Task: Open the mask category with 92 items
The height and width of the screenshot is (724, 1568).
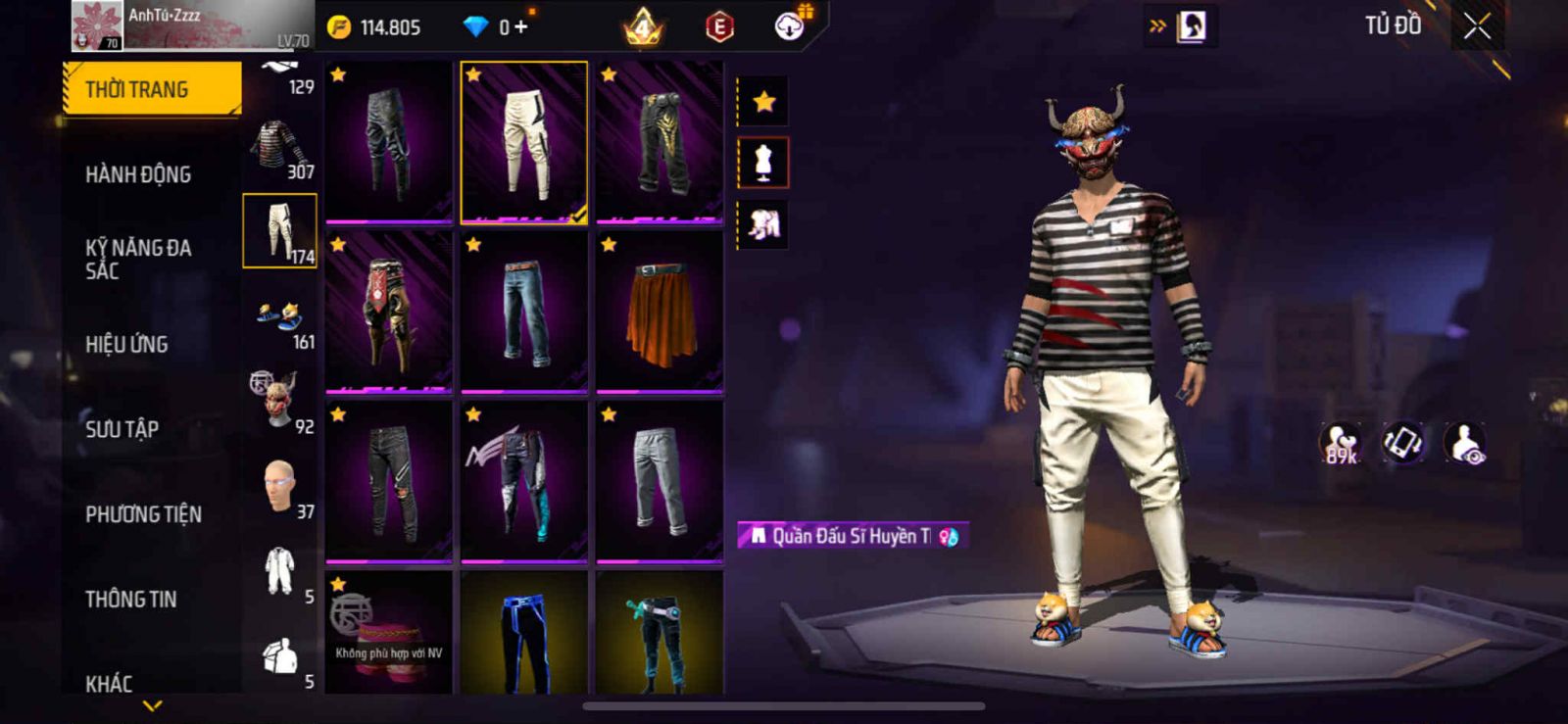Action: click(280, 402)
